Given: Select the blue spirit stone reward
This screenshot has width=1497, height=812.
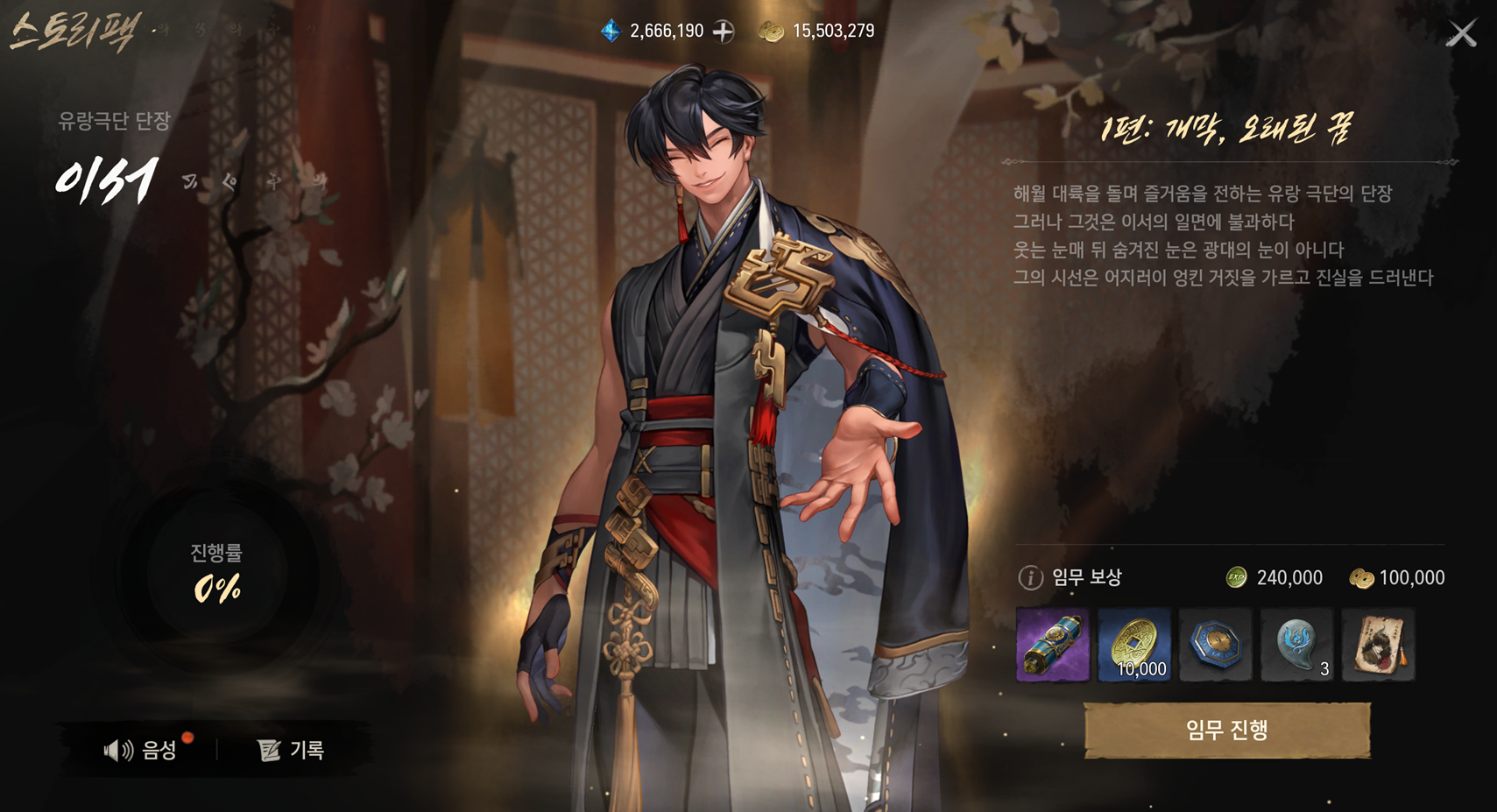Looking at the screenshot, I should coord(1296,646).
